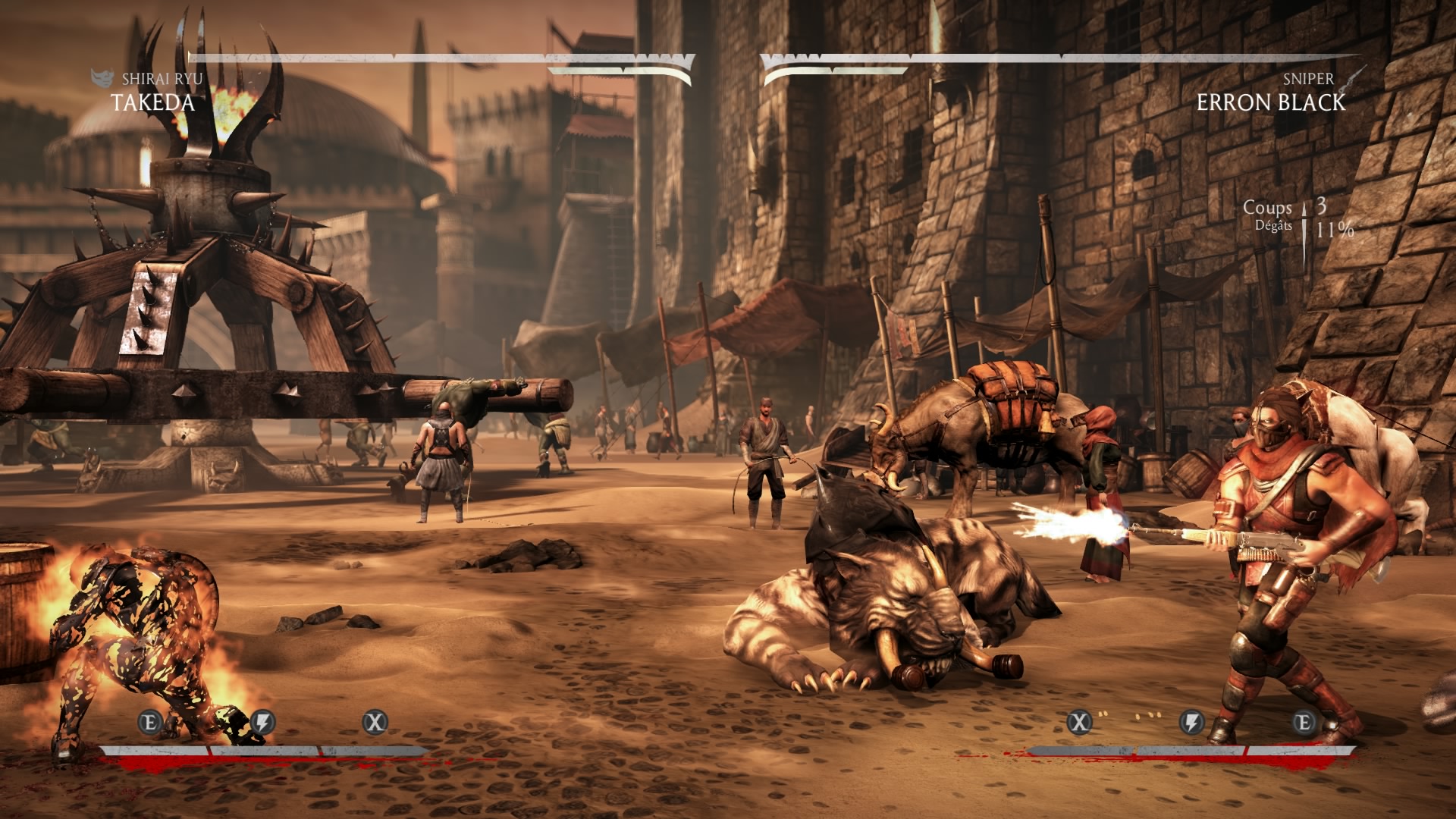Viewport: 1456px width, 819px height.
Task: Select Erron Black's E enhanced-move meter icon
Action: [1304, 722]
